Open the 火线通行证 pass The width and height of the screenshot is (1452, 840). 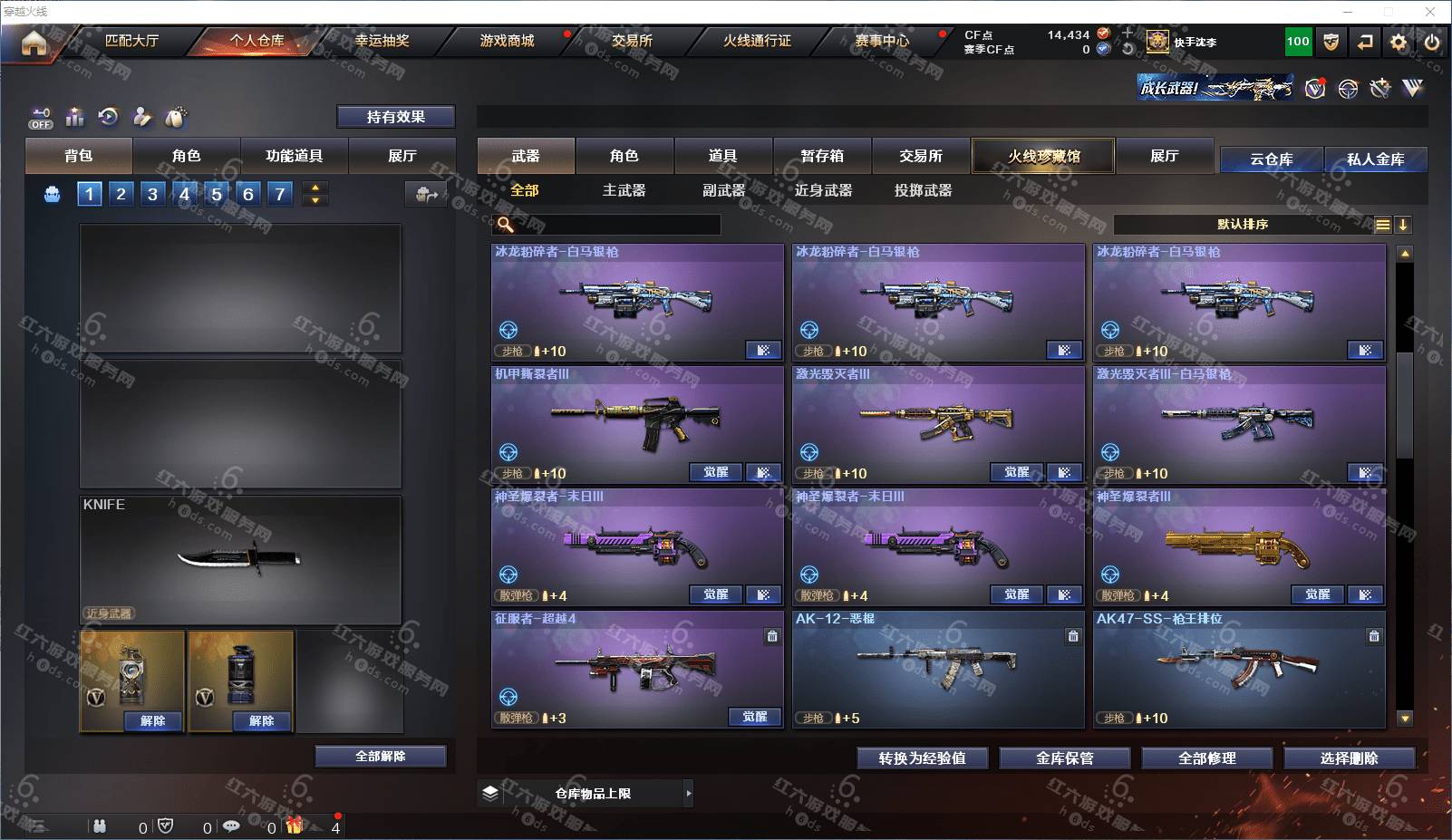coord(757,41)
